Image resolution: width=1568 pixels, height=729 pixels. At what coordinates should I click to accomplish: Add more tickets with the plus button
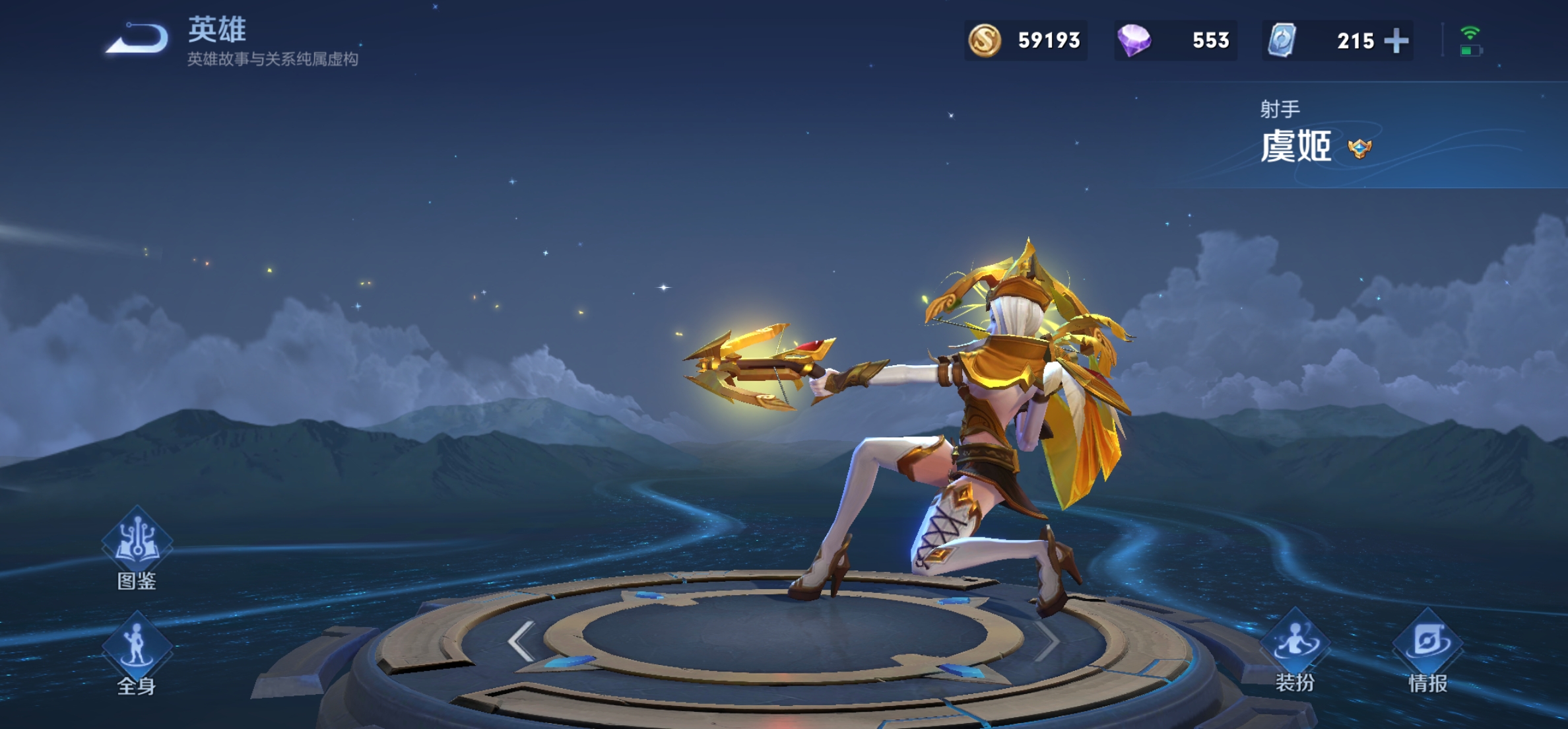(1396, 41)
